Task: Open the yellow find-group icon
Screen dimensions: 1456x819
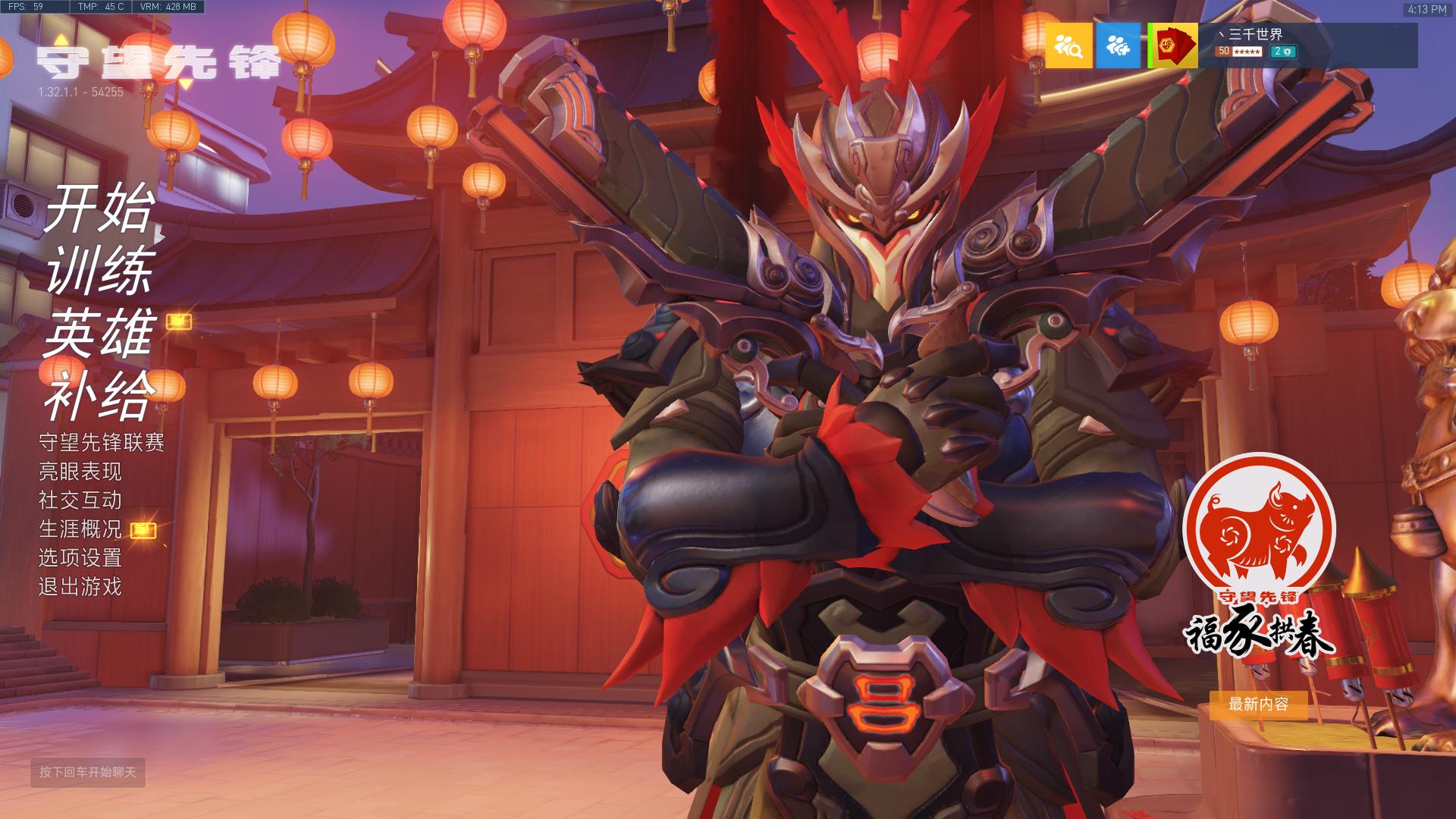Action: click(x=1068, y=45)
